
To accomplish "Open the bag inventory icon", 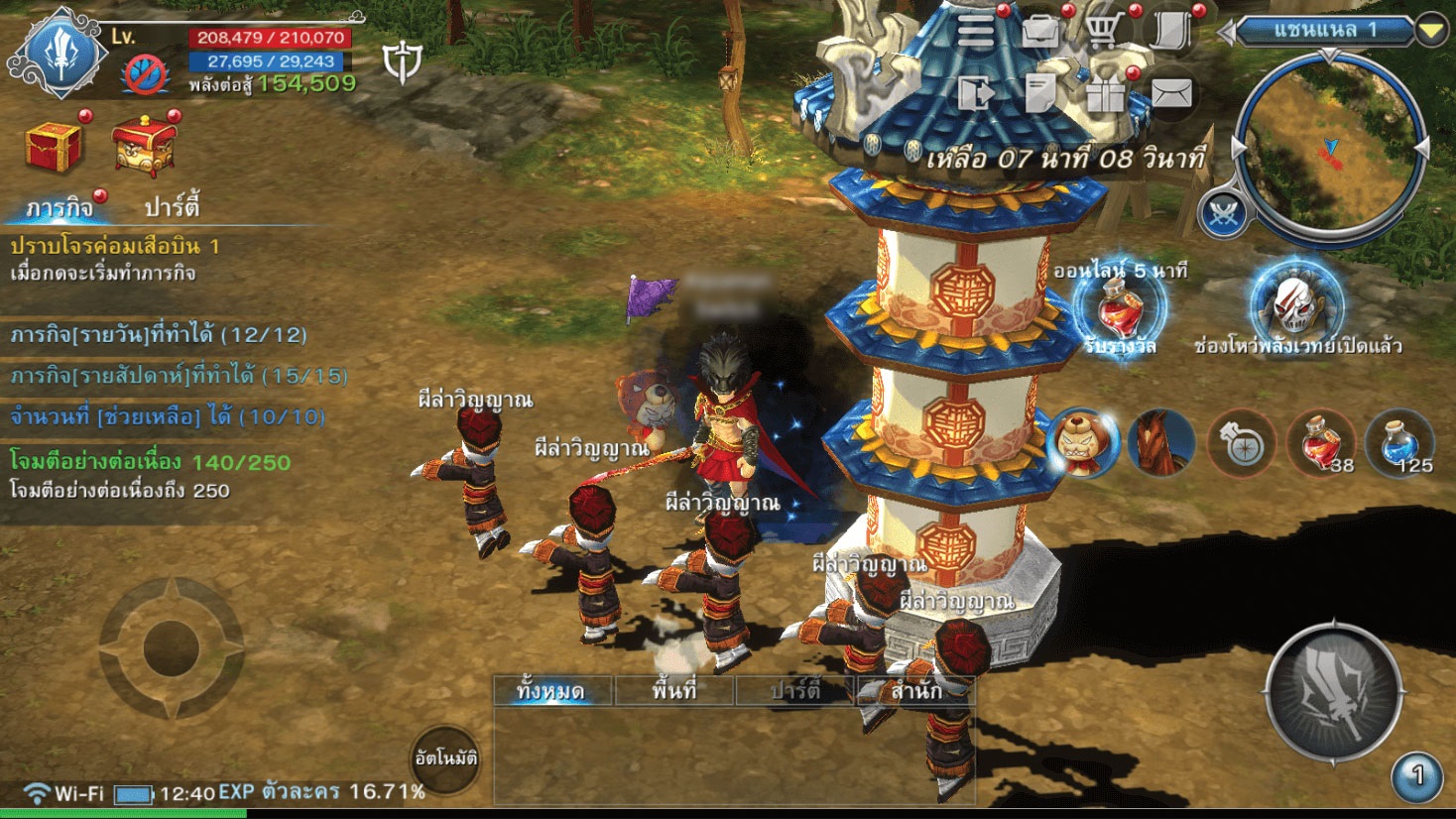I will point(1040,32).
